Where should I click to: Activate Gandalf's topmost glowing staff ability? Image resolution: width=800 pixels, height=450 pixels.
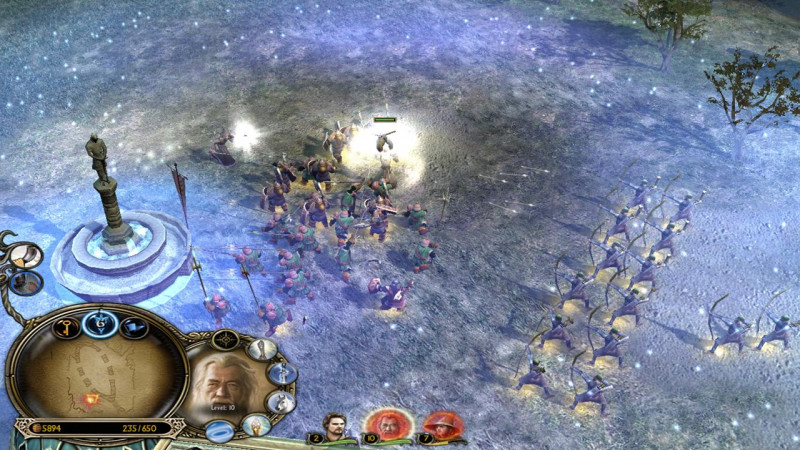tap(262, 350)
